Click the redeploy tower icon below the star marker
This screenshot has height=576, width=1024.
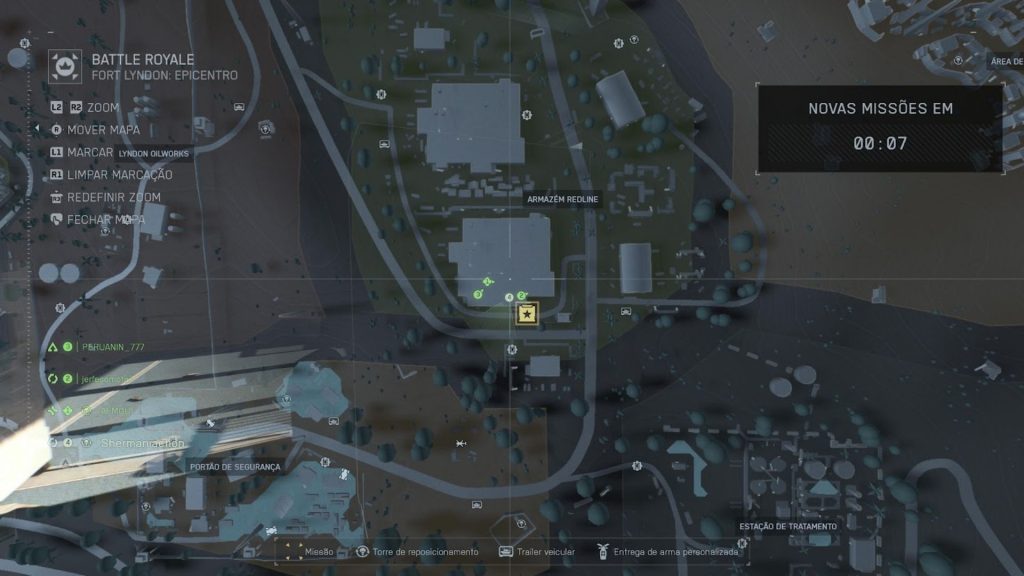click(x=512, y=350)
